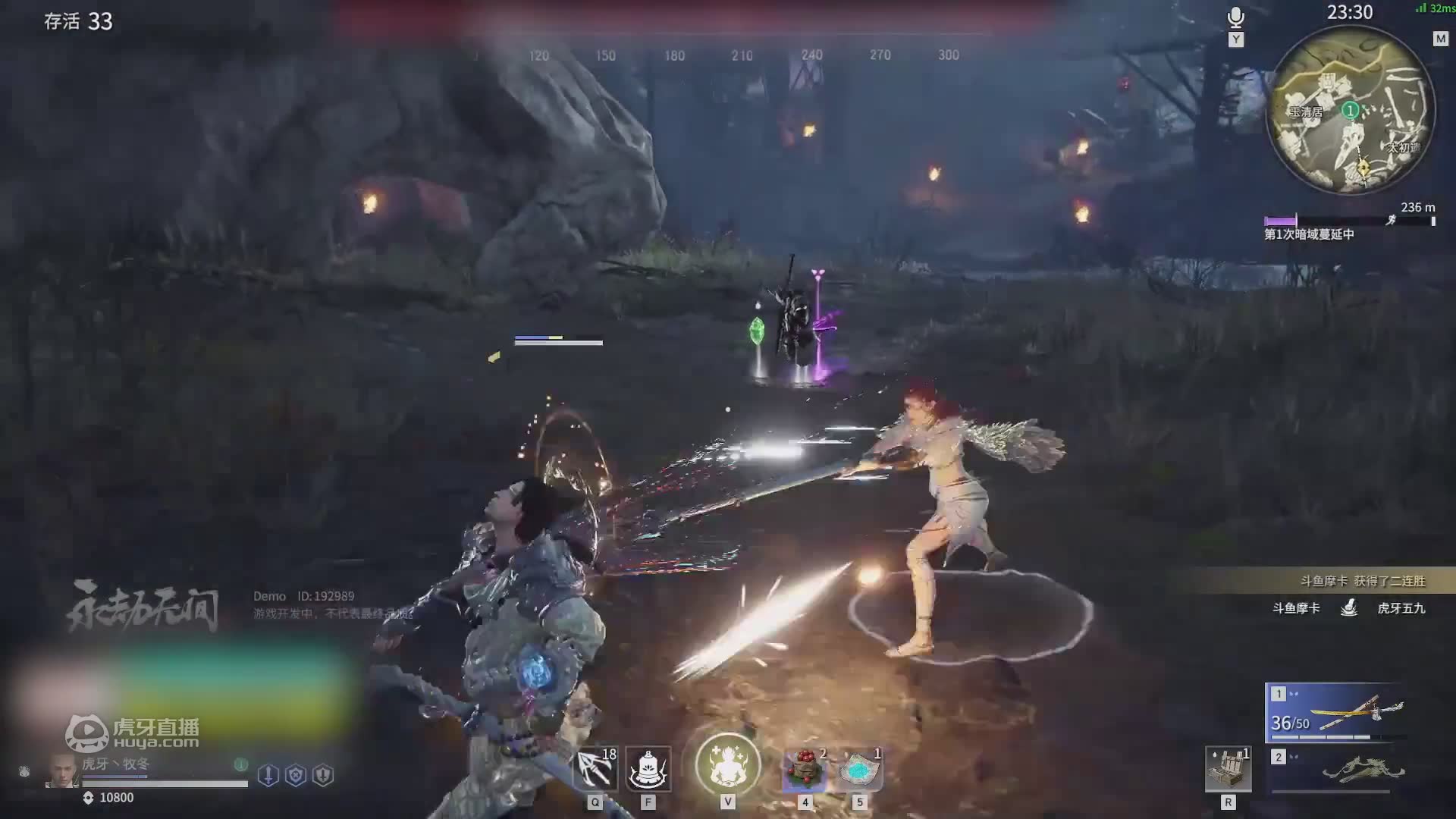1456x819 pixels.
Task: Equip the secondary bow weapon slot
Action: coord(1336,770)
